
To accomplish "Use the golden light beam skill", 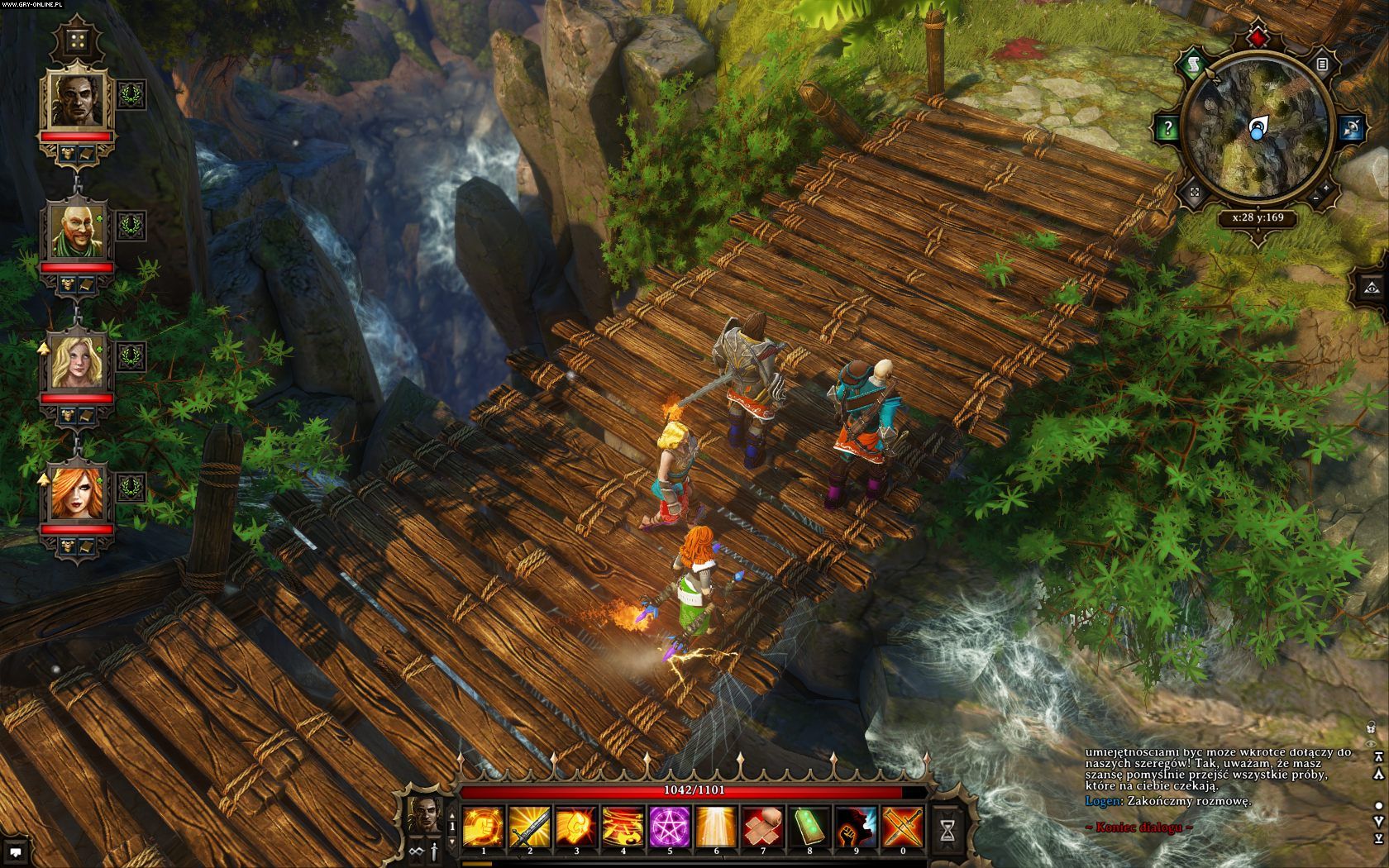I will pos(716,825).
